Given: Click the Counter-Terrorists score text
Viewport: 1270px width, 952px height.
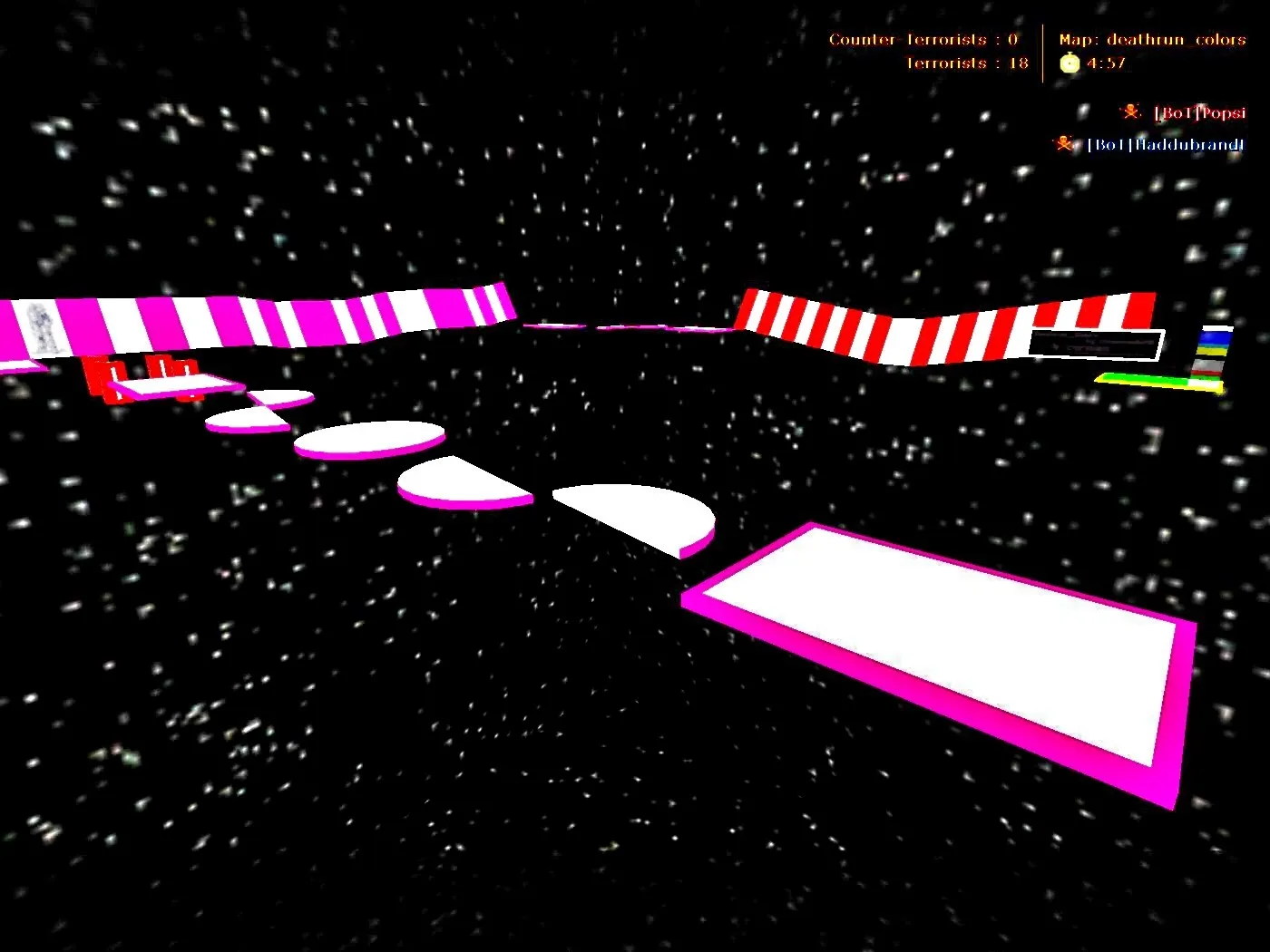Looking at the screenshot, I should 923,39.
